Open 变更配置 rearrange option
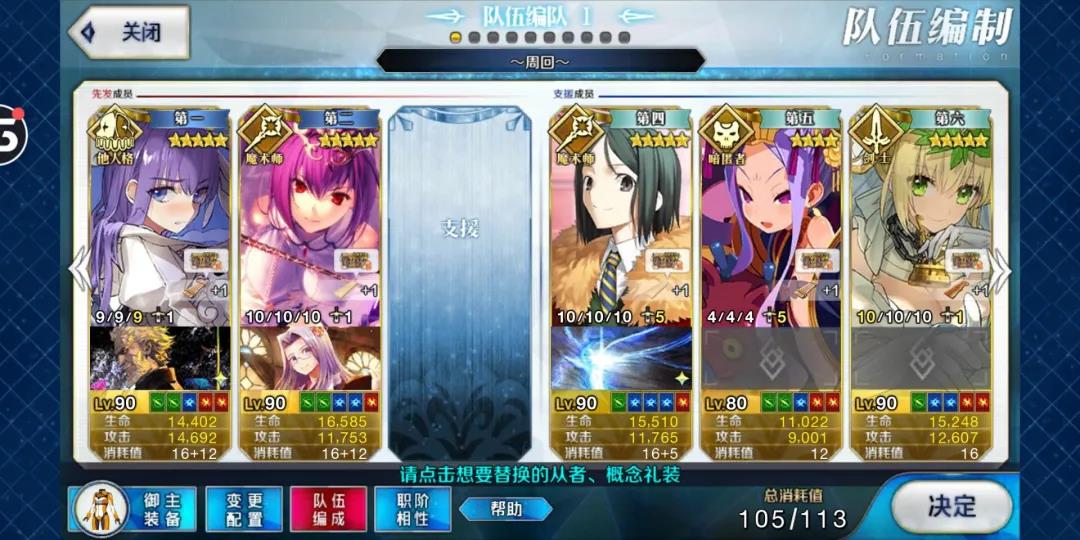 coord(243,507)
